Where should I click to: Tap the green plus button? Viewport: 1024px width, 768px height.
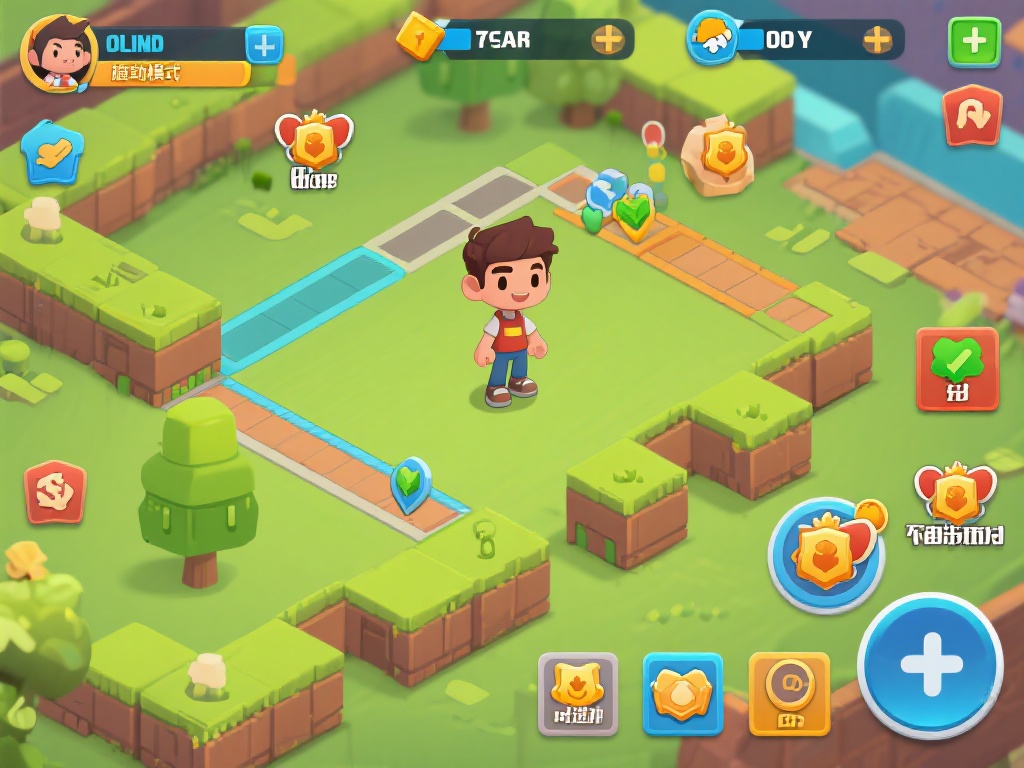coord(973,42)
